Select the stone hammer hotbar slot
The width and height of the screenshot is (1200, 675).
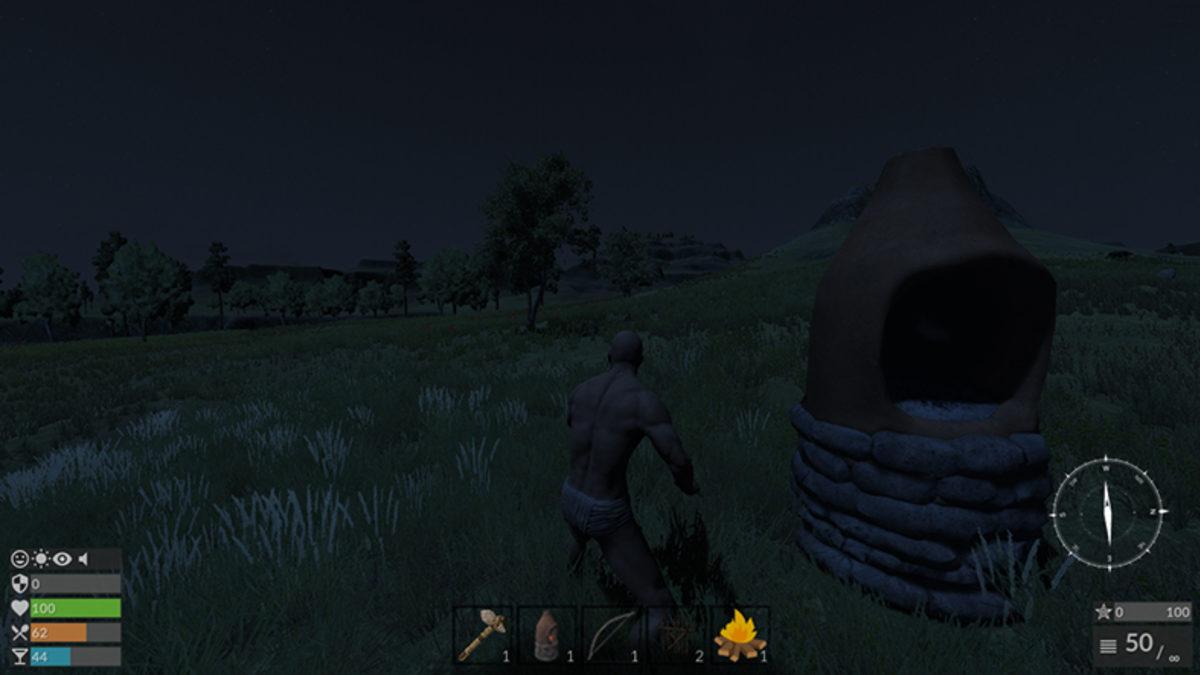pos(482,635)
